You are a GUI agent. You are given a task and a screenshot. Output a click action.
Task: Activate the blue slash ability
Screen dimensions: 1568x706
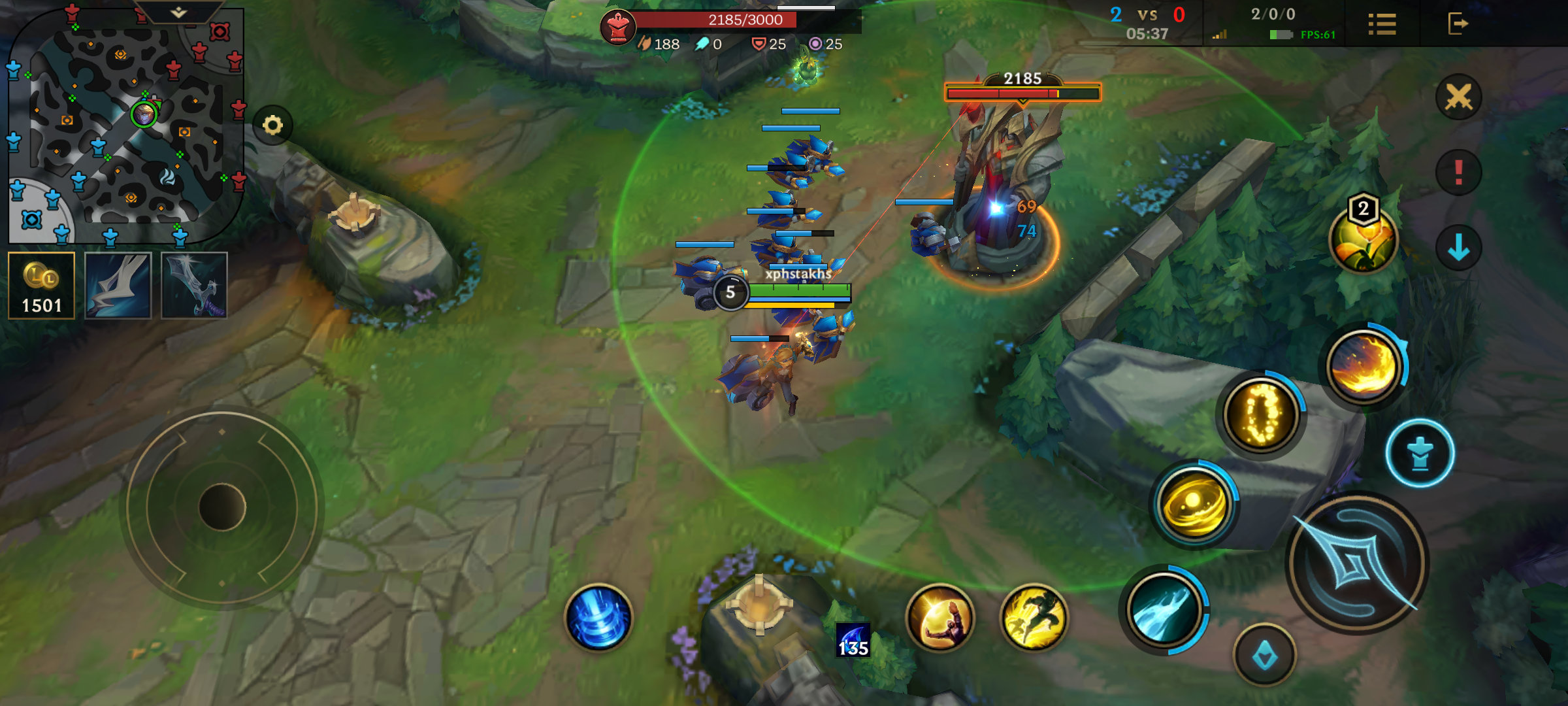(1164, 609)
